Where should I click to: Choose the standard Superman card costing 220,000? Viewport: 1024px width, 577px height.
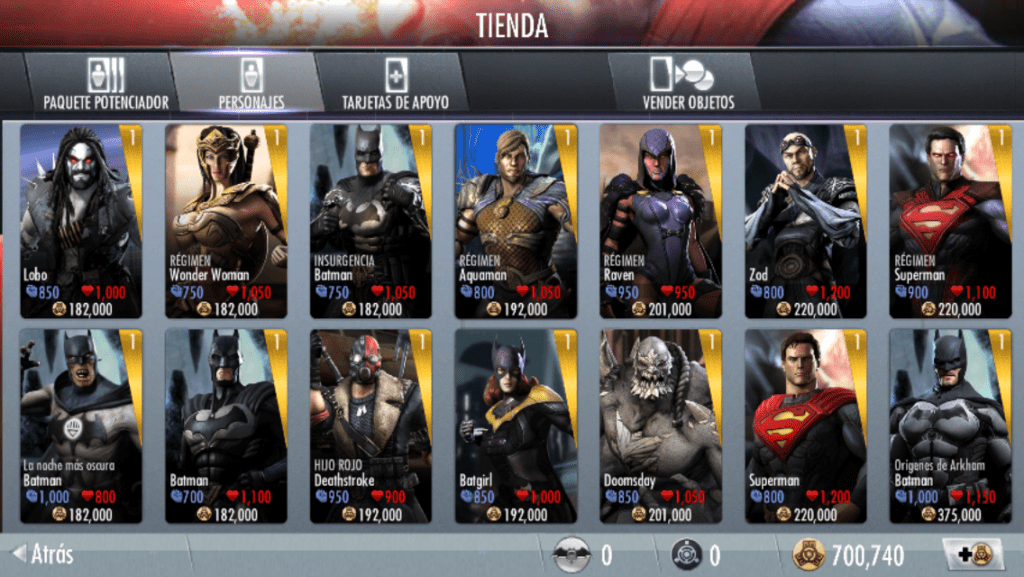click(806, 426)
